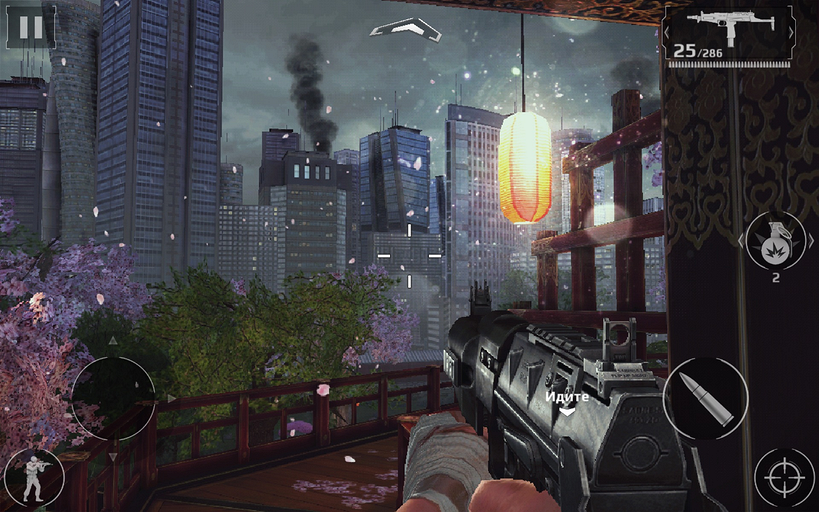
Task: Switch weapon via the submachine gun panel
Action: pos(728,35)
